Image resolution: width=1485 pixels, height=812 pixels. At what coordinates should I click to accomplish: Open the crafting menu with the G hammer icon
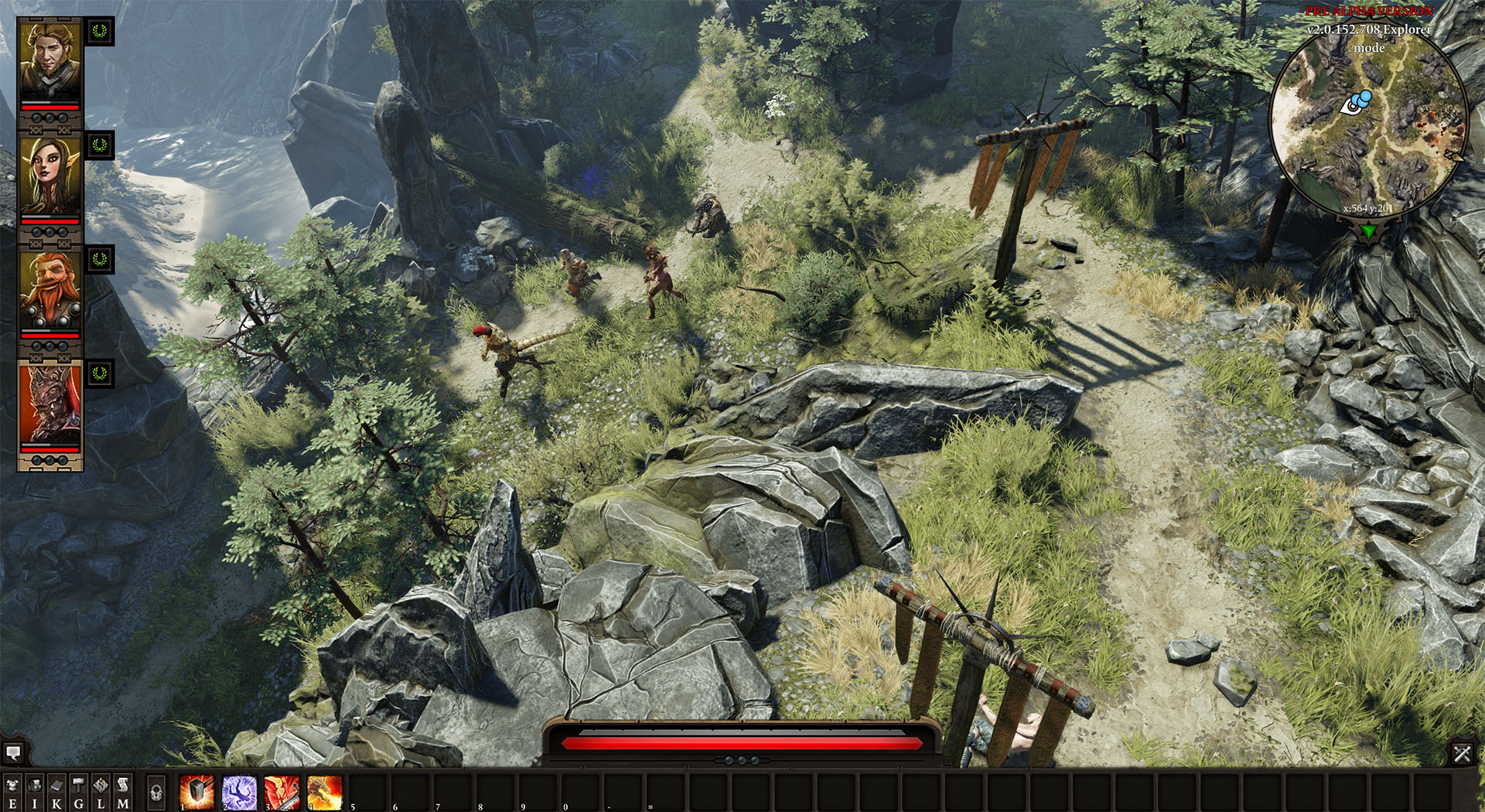78,789
